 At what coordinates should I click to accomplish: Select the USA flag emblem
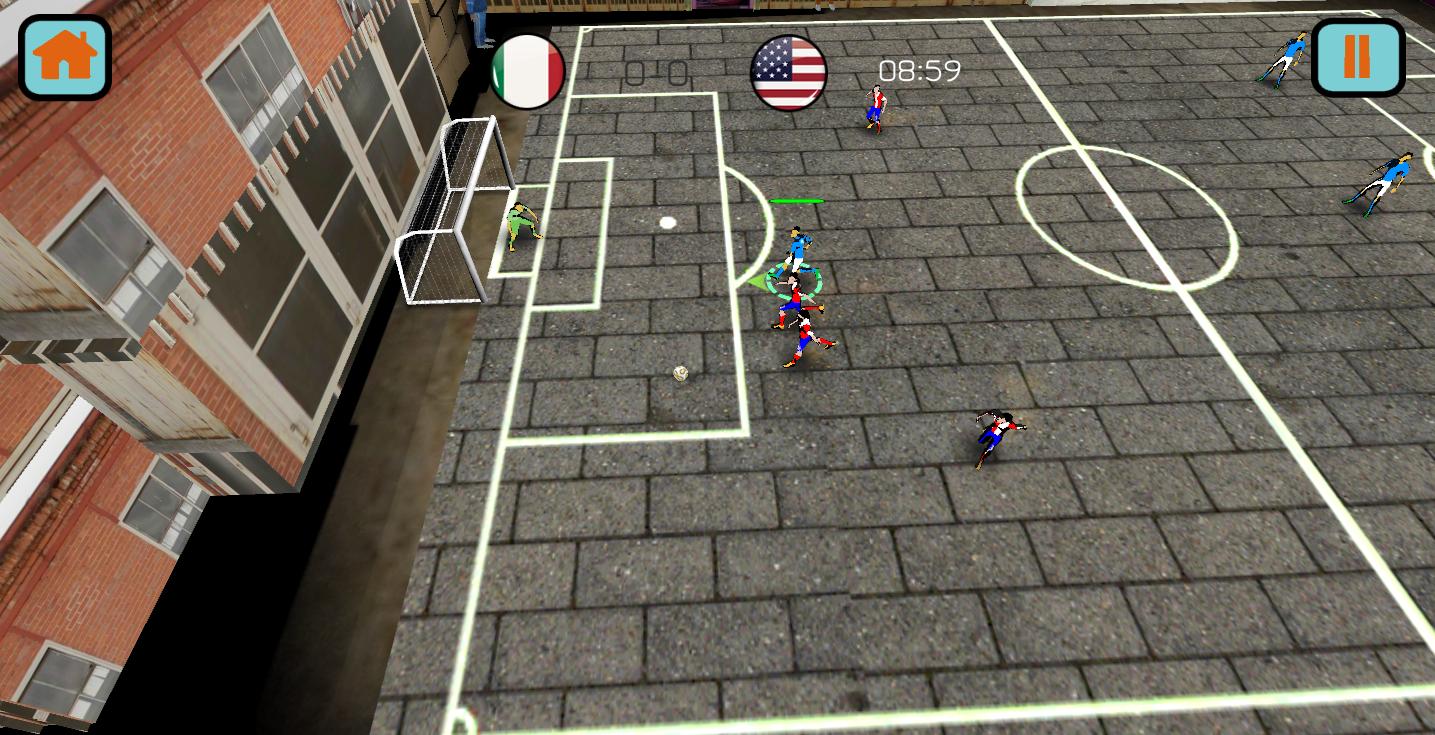tap(789, 68)
